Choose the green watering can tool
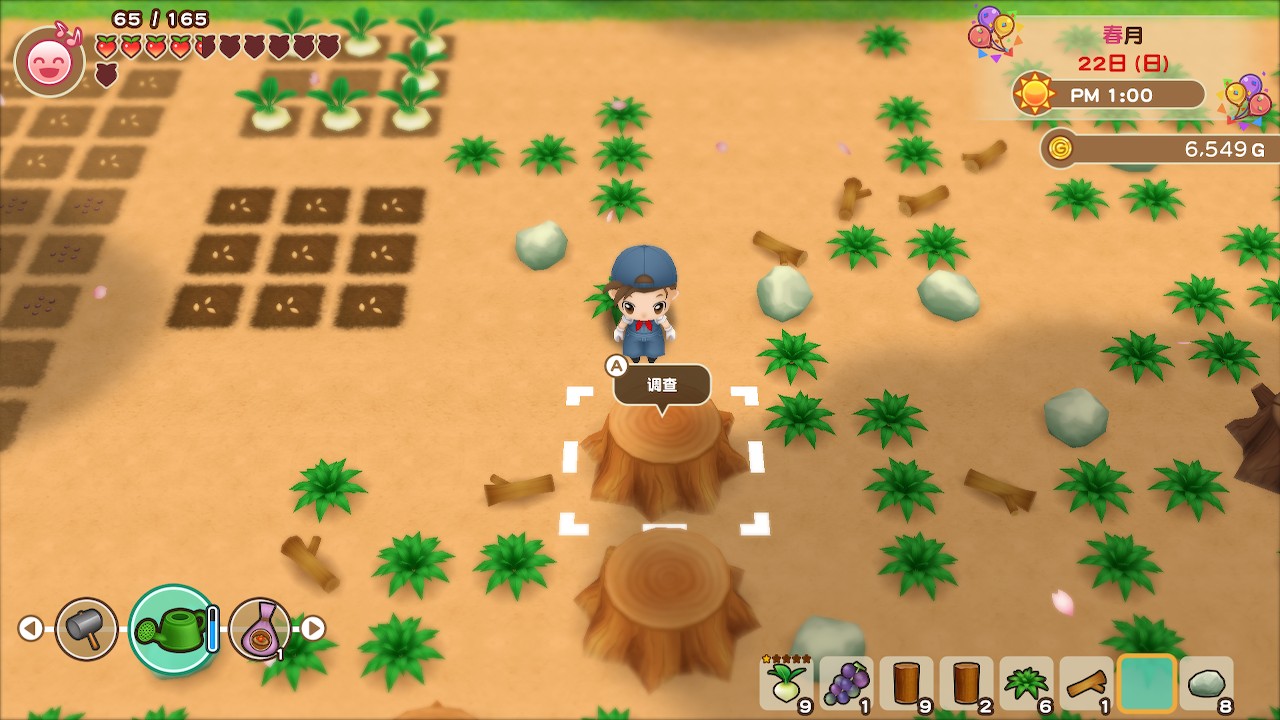The image size is (1280, 720). coord(173,628)
